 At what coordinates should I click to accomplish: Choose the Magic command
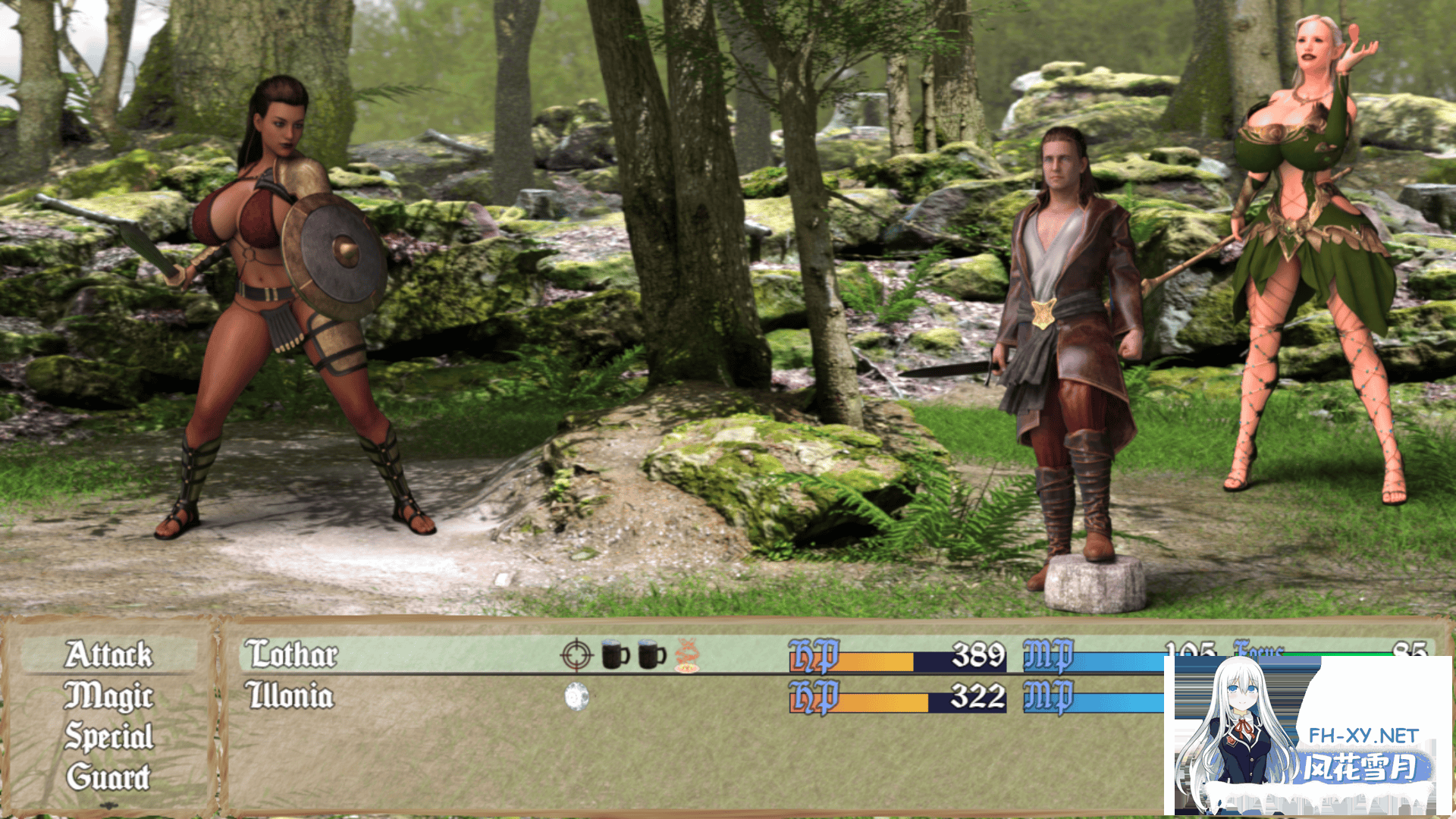point(108,696)
